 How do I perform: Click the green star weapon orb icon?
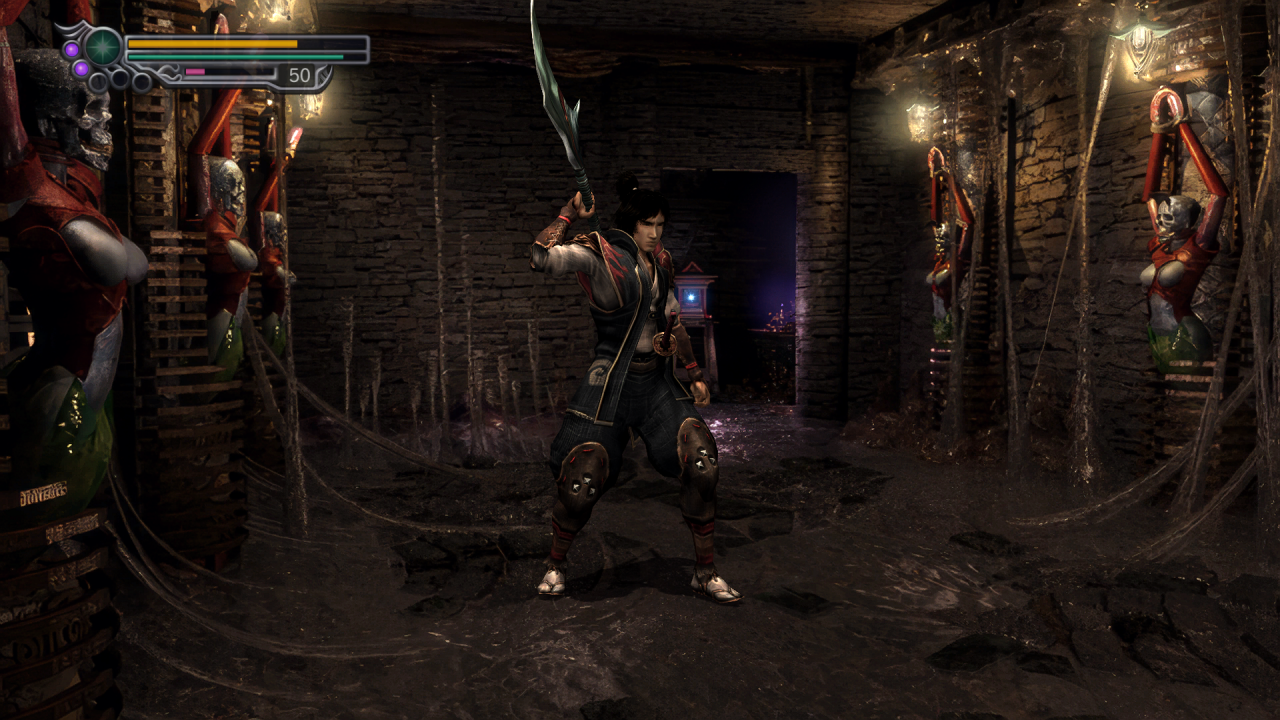tap(103, 47)
